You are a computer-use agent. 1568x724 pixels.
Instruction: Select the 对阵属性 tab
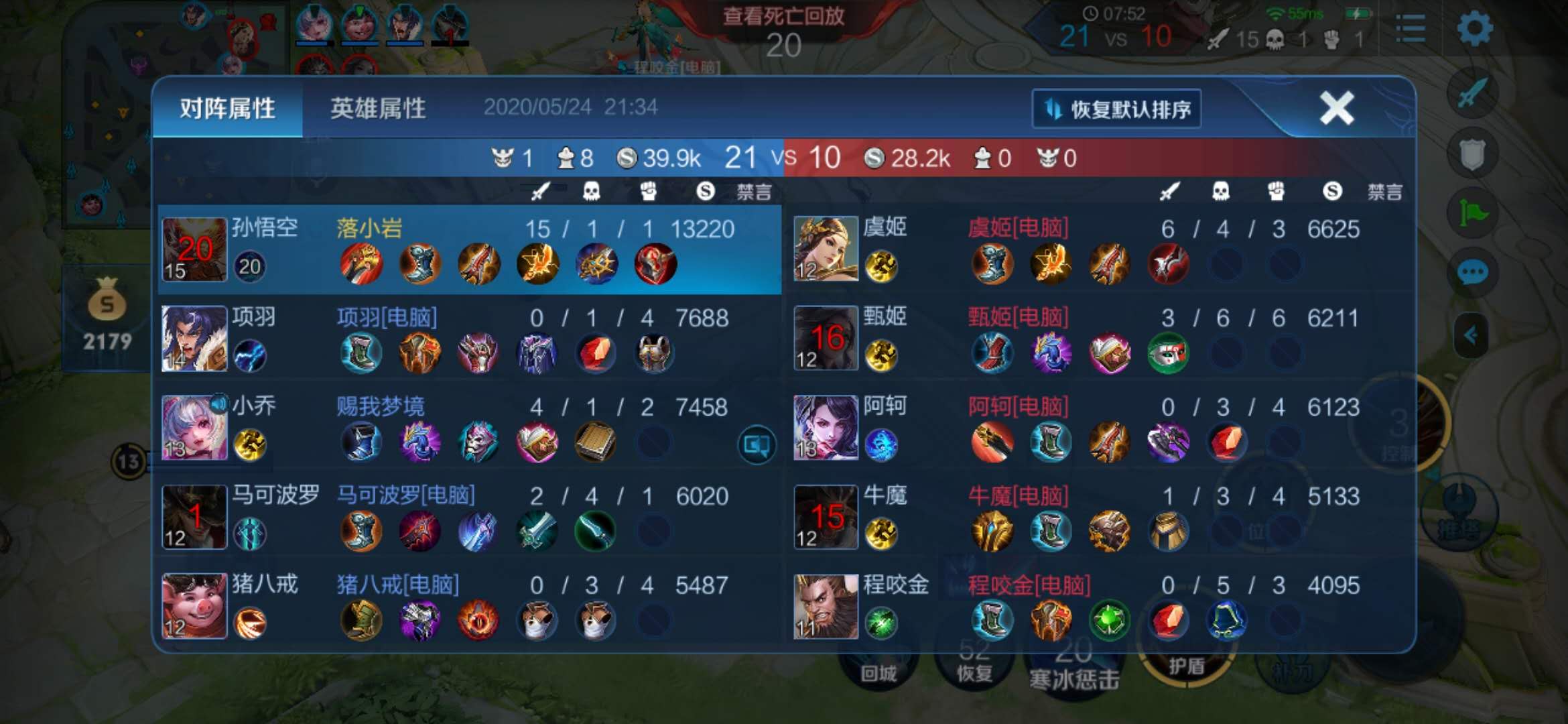pos(227,108)
